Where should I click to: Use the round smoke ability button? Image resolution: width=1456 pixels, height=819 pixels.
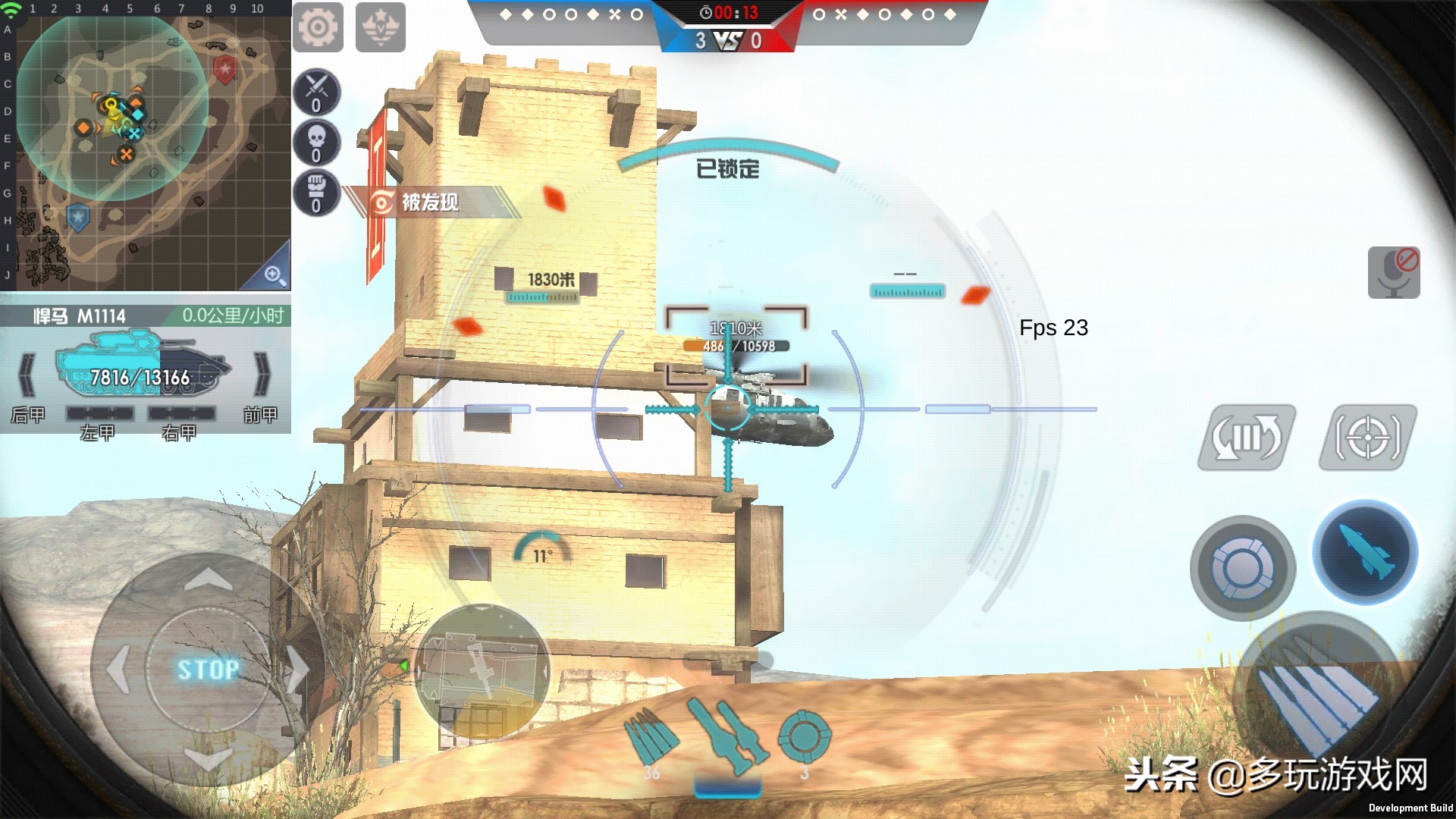(1242, 569)
